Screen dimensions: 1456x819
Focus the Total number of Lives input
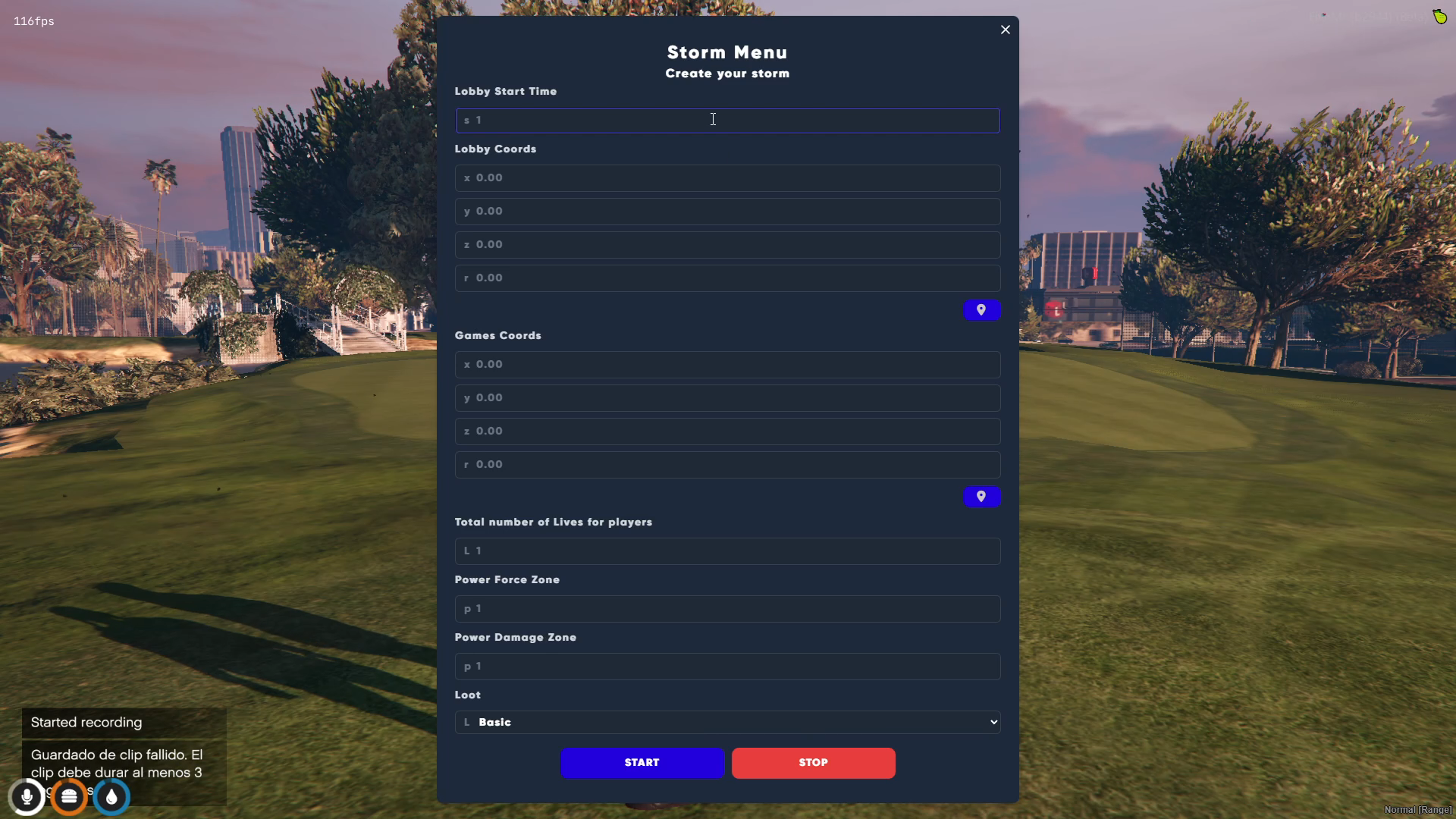[x=726, y=551]
